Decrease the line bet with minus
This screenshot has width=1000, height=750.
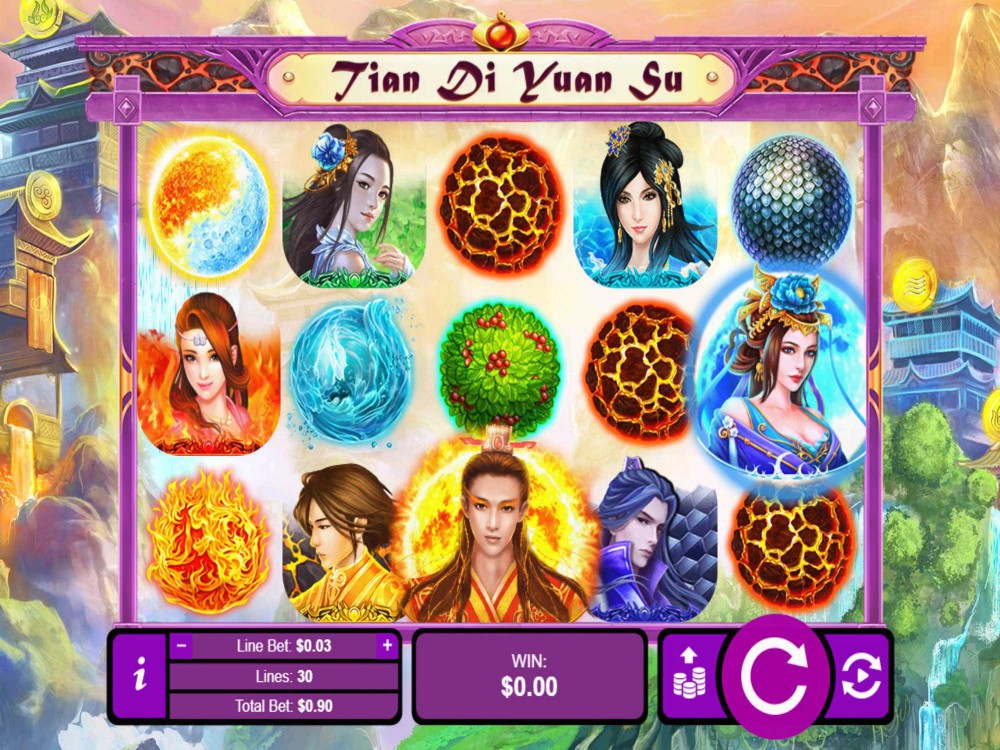(182, 646)
